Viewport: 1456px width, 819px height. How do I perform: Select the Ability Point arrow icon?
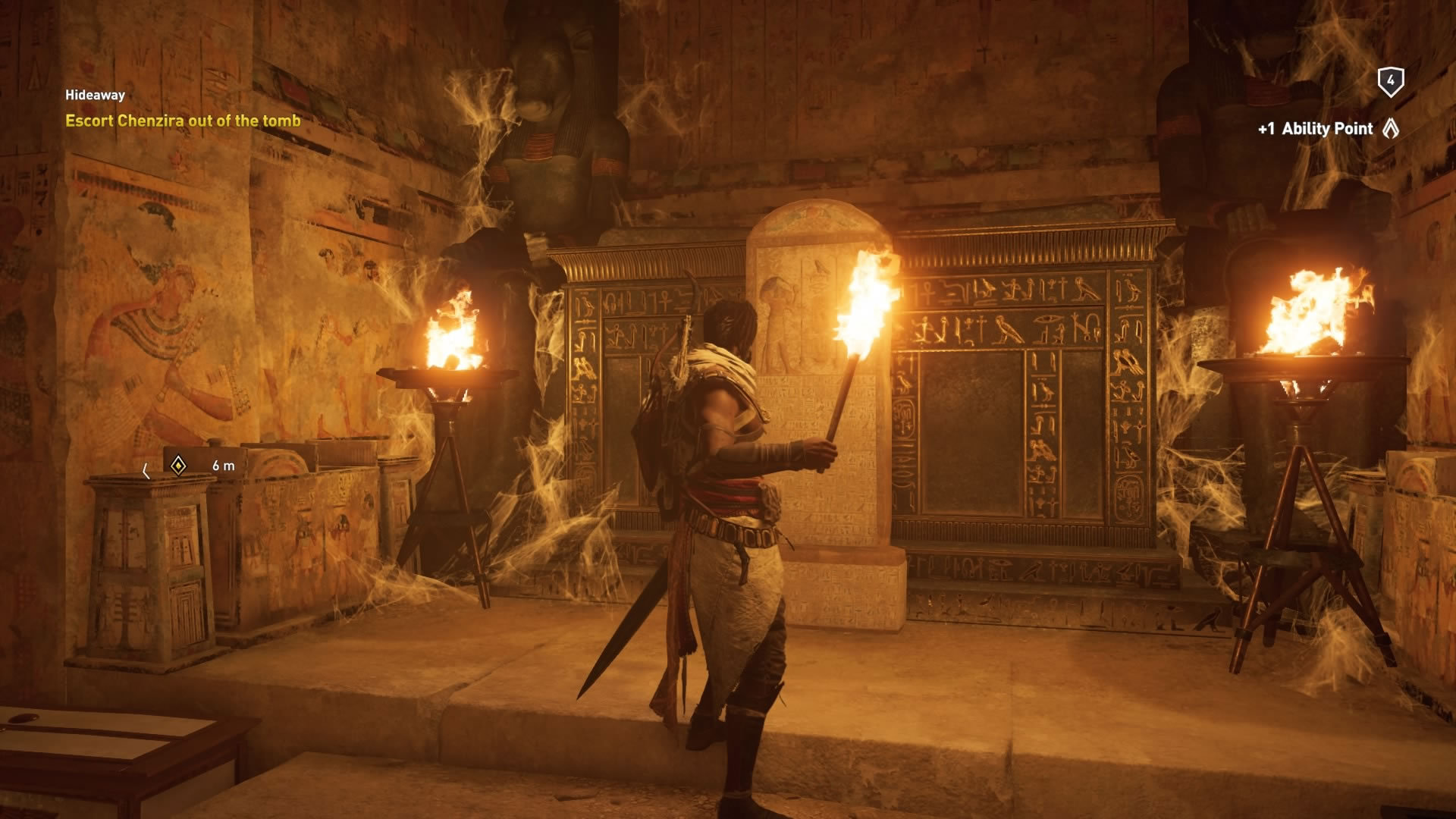[1391, 129]
